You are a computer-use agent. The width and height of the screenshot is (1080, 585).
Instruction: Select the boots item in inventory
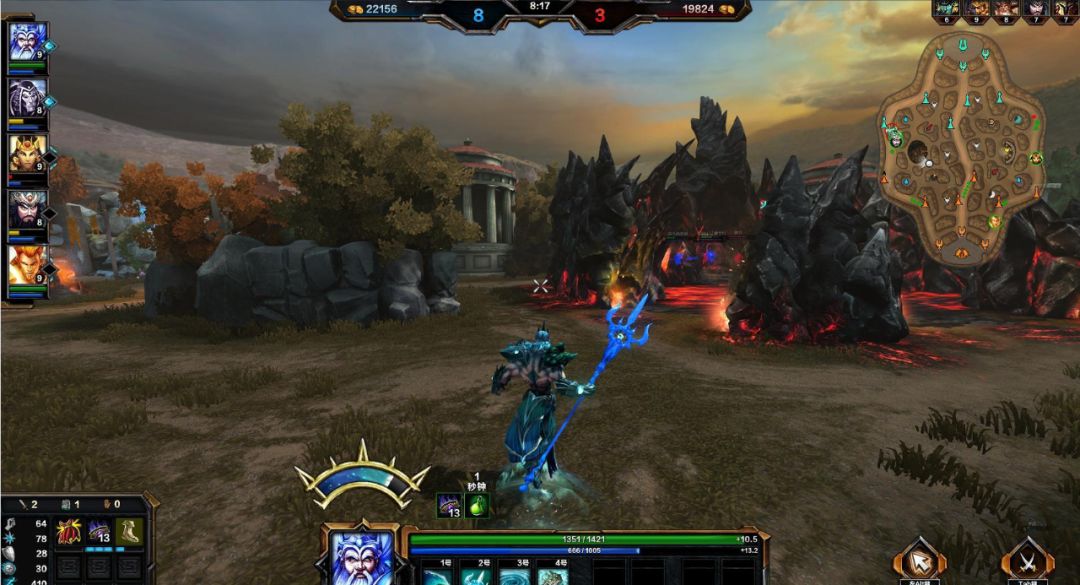pos(128,531)
